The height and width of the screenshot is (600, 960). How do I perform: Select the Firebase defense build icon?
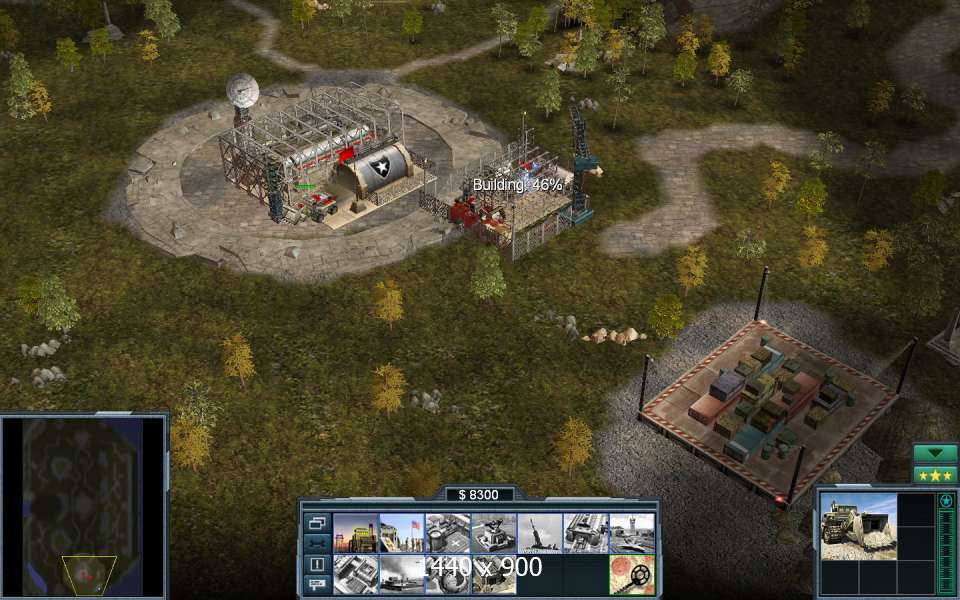click(493, 533)
